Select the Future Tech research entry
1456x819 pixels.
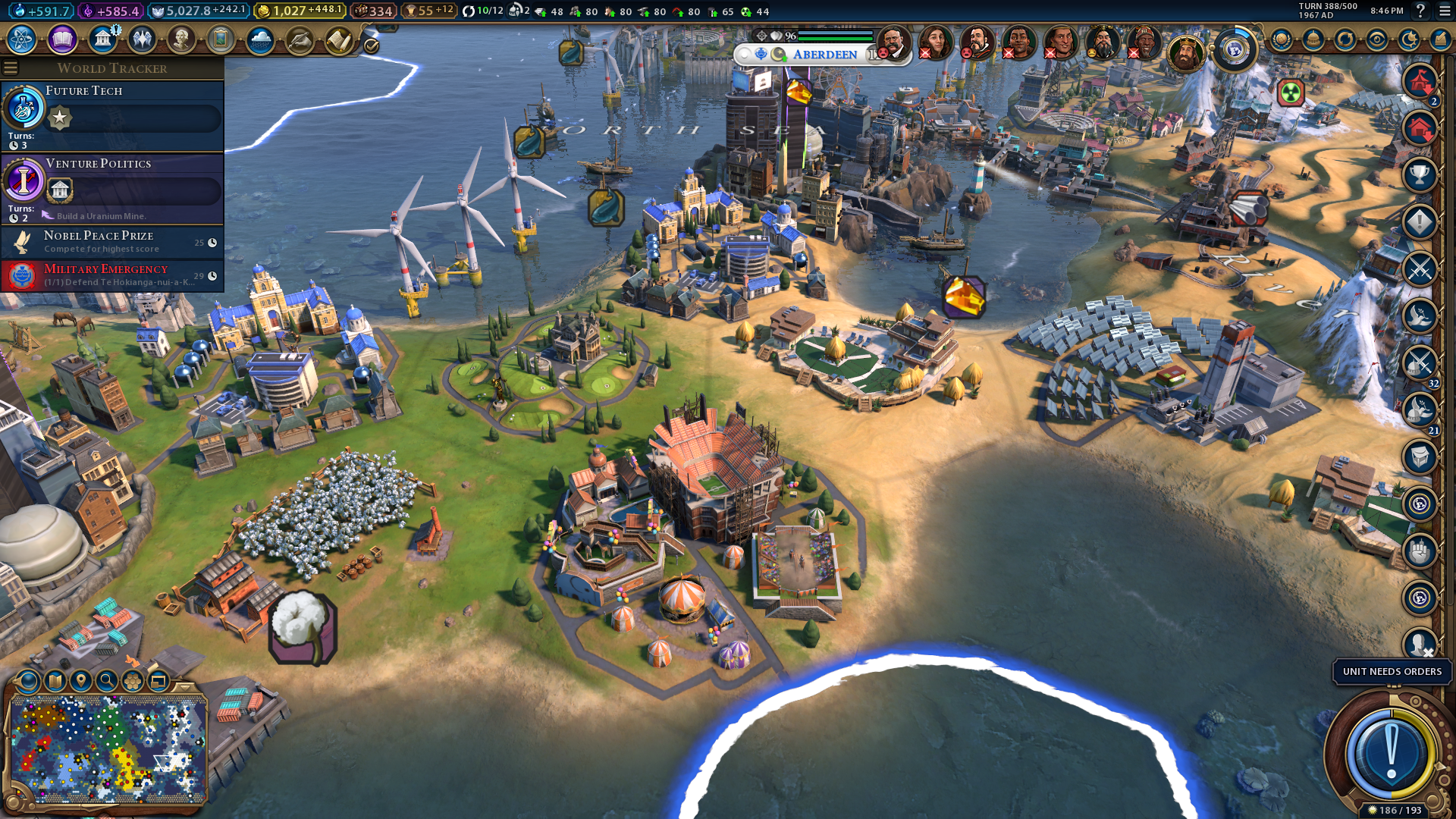point(112,114)
